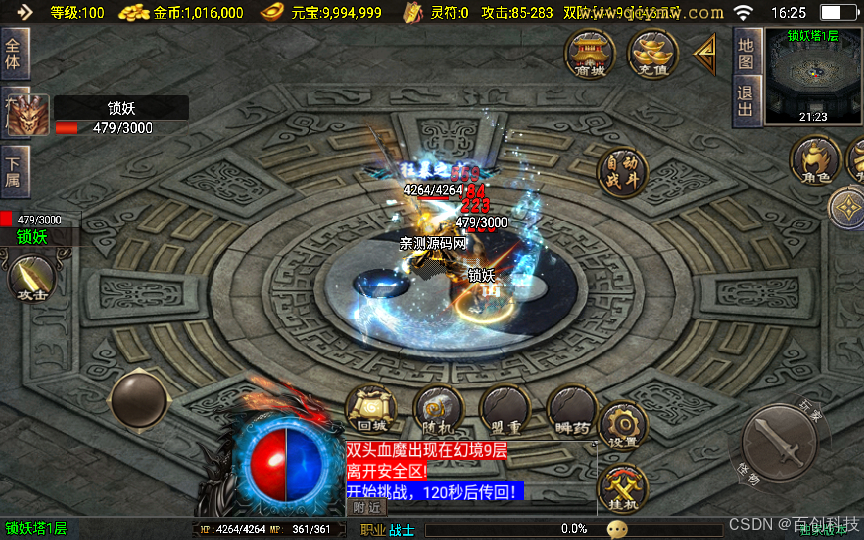The height and width of the screenshot is (540, 864).
Task: Activate the 盟重 teleport slot
Action: pyautogui.click(x=504, y=410)
